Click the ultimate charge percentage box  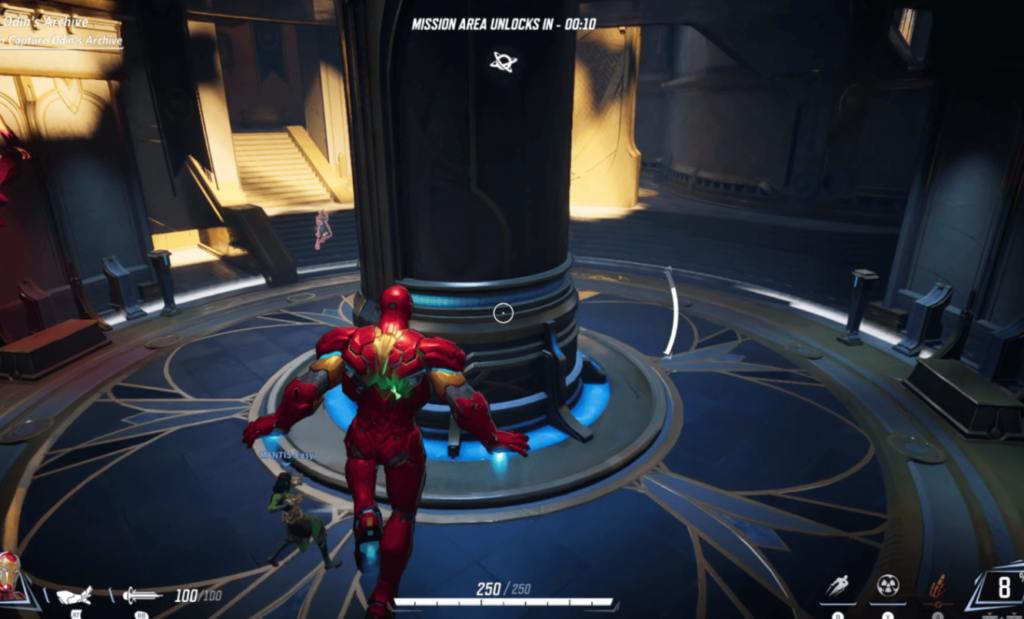[1001, 586]
